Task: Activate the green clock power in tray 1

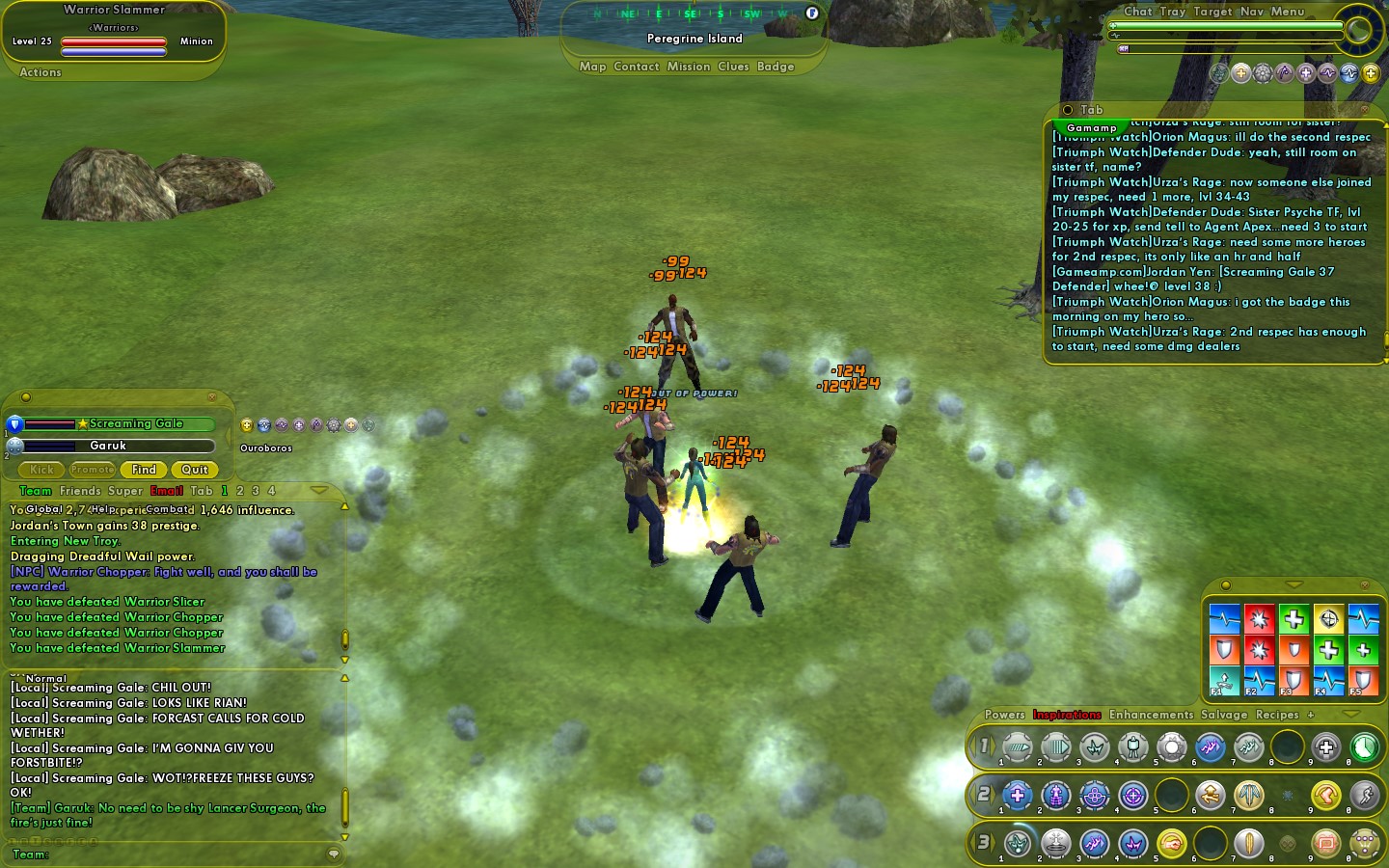Action: [x=1364, y=746]
